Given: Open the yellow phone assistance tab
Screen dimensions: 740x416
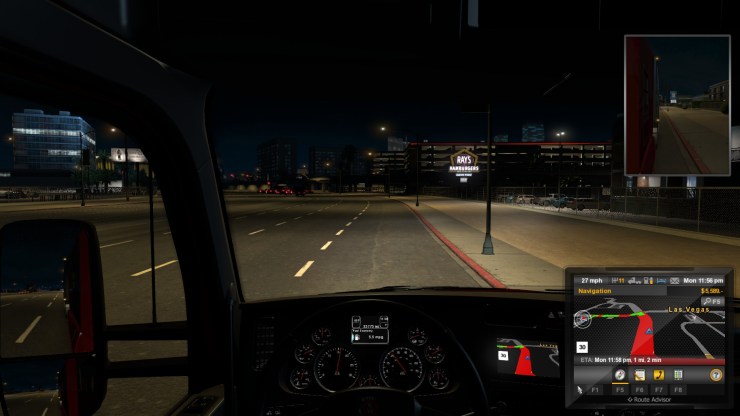Looking at the screenshot, I should (660, 374).
